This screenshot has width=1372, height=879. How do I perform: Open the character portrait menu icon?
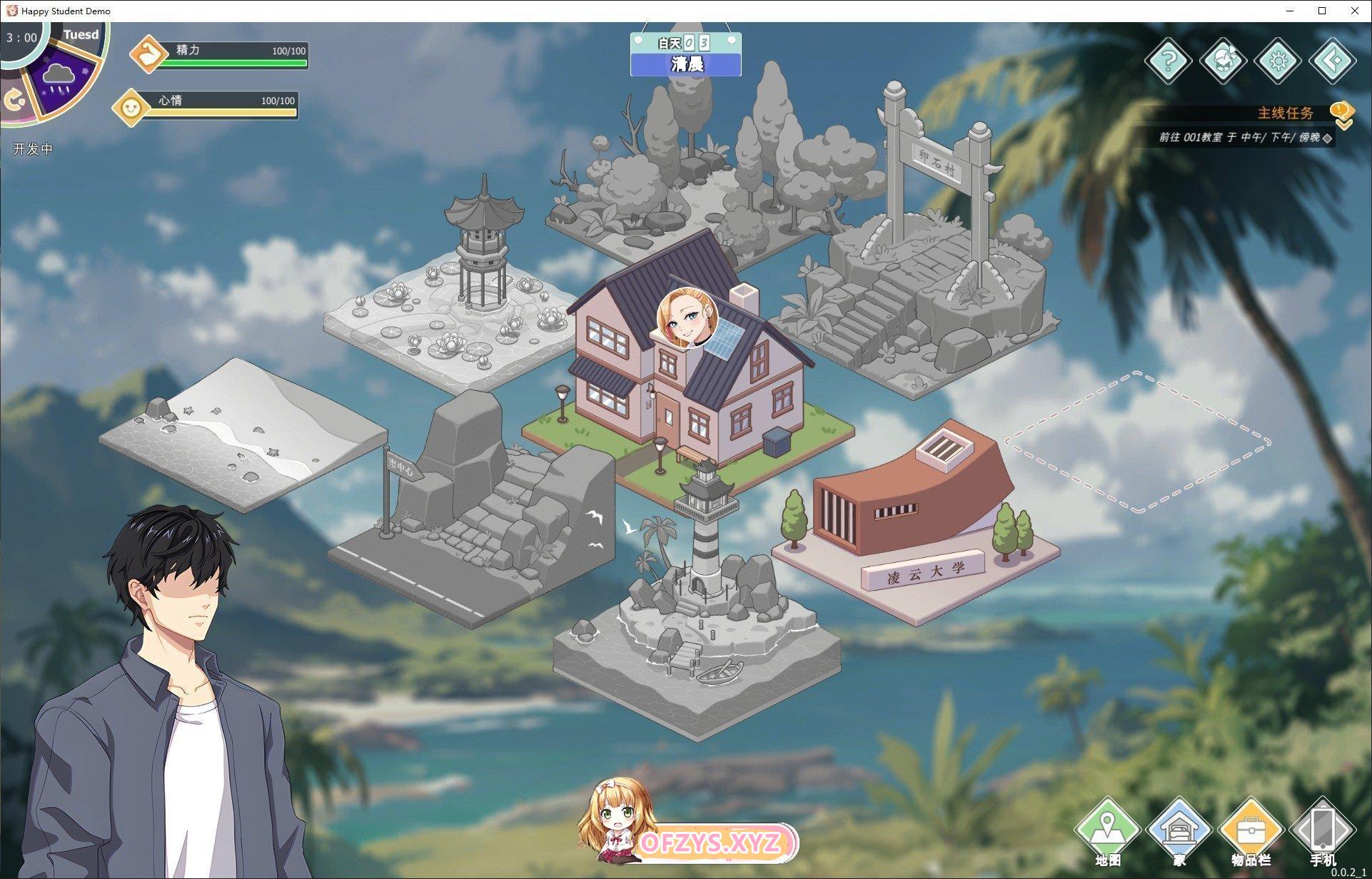pyautogui.click(x=1223, y=61)
